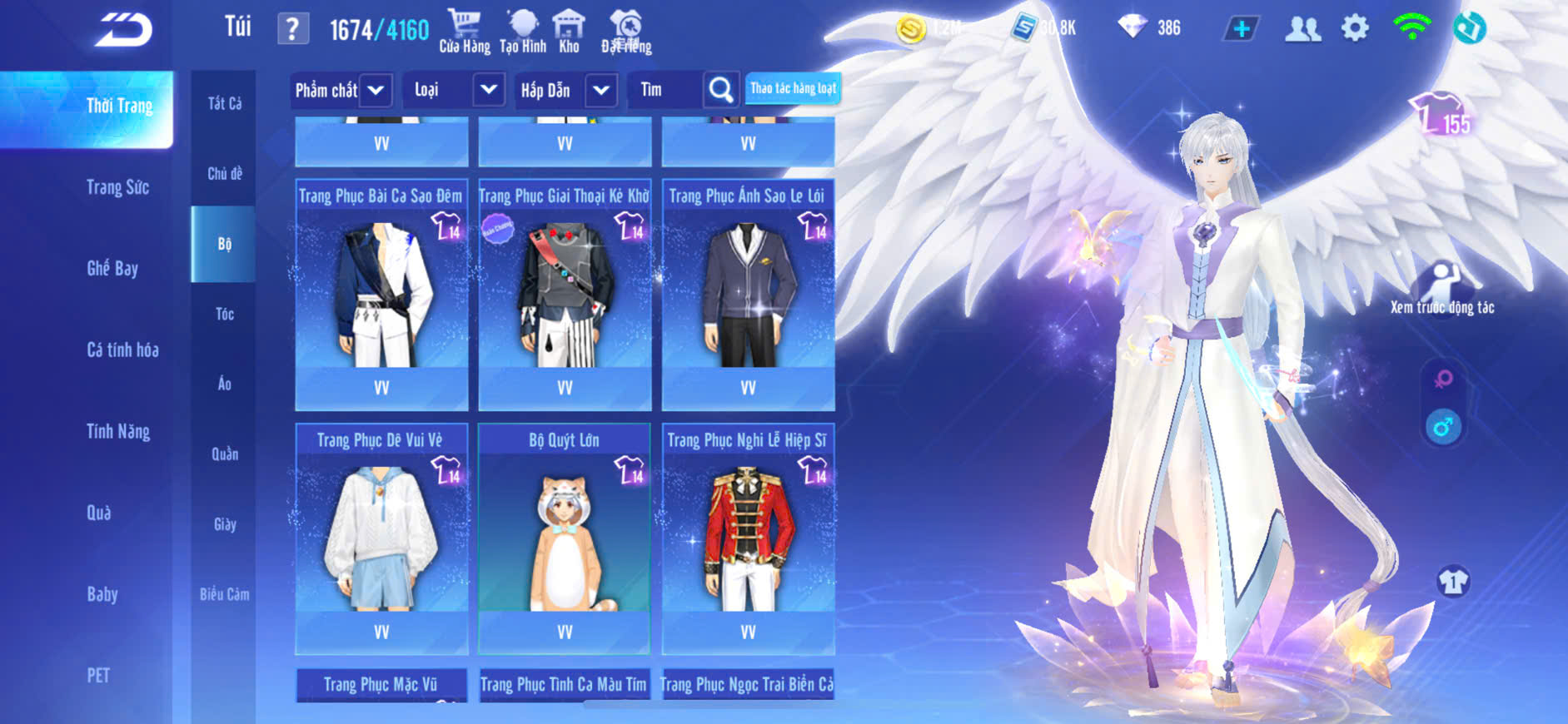Open the gear settings icon
The width and height of the screenshot is (1568, 724).
point(1355,28)
